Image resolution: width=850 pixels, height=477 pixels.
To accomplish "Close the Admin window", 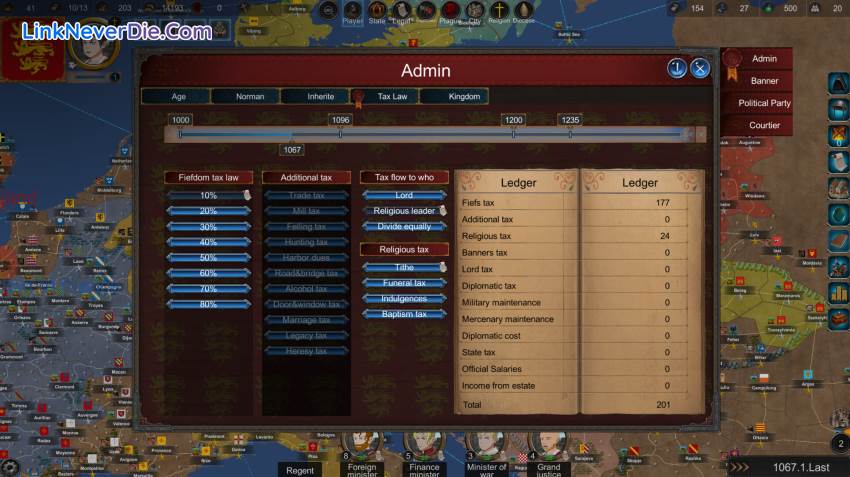I will tap(700, 68).
